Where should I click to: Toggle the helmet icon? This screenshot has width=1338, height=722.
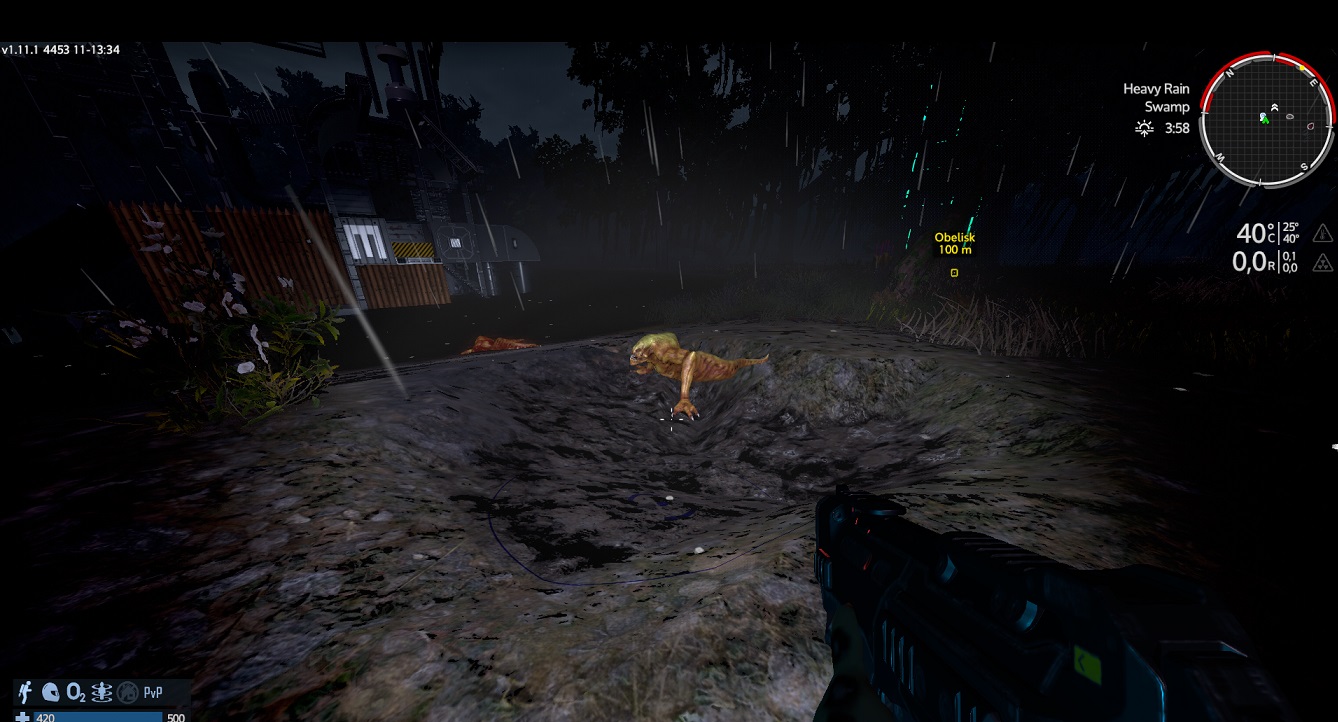(50, 692)
